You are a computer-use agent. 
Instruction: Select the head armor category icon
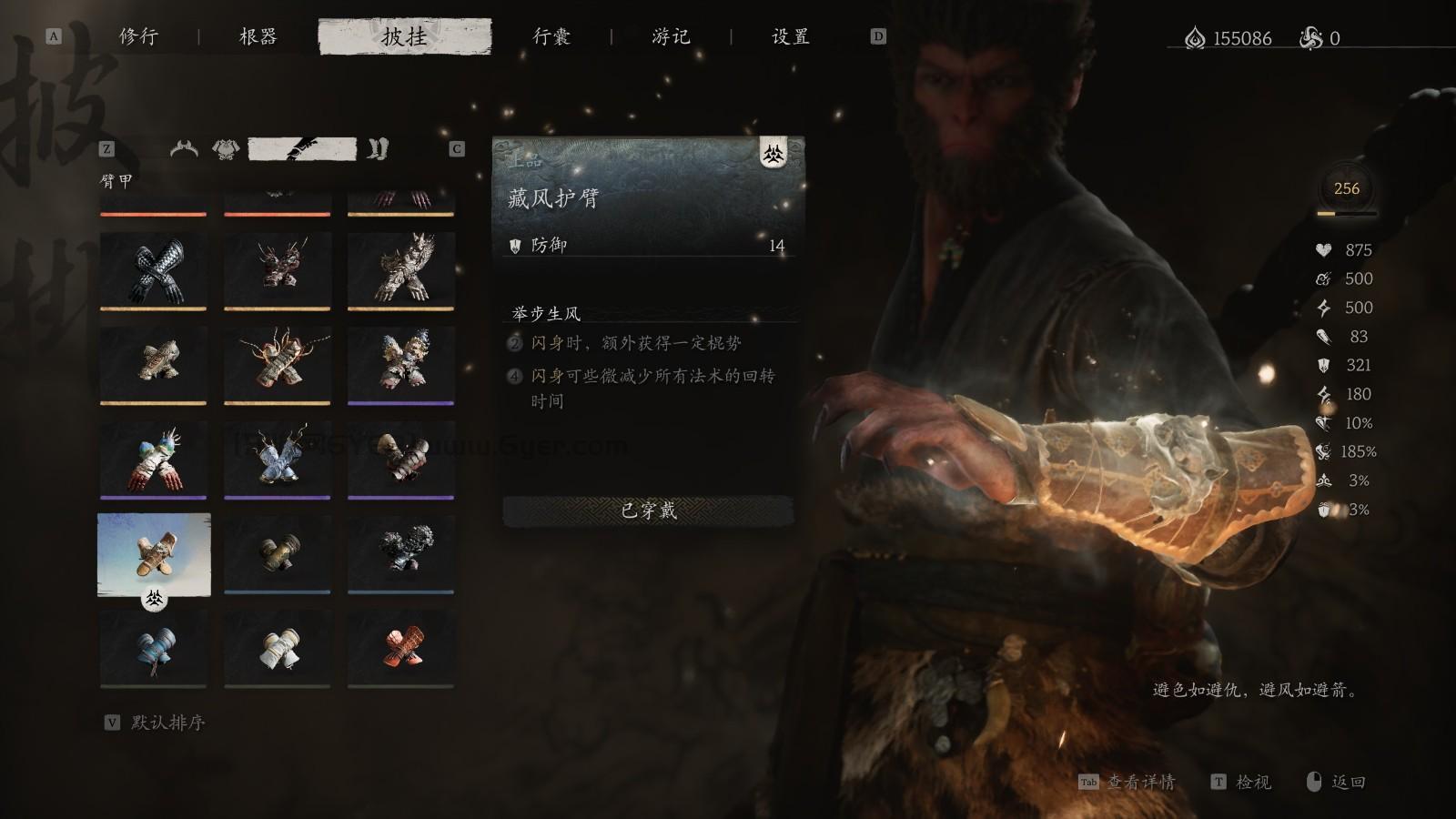tap(184, 148)
